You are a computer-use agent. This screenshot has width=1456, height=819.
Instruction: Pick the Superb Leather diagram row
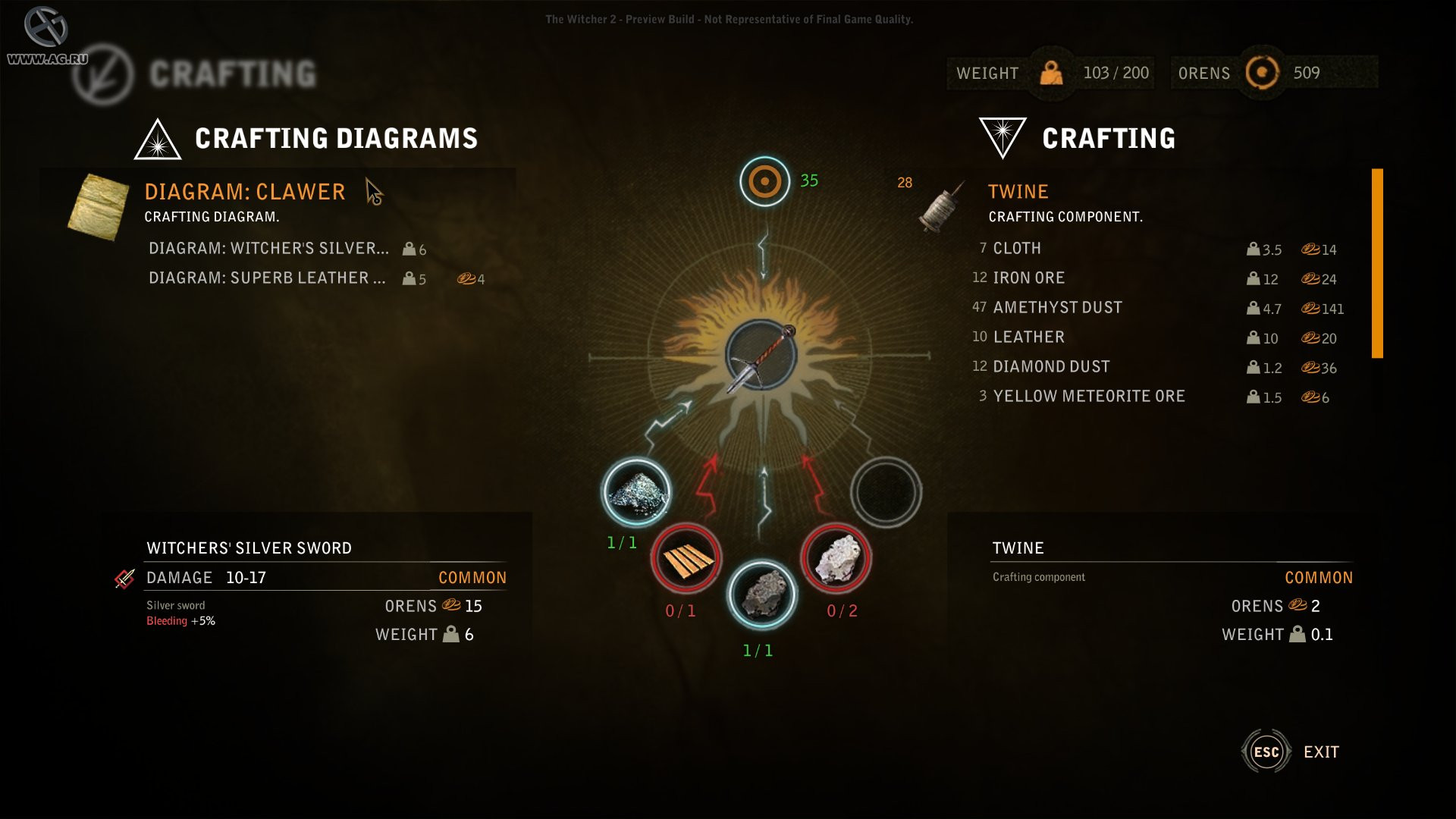tap(267, 278)
